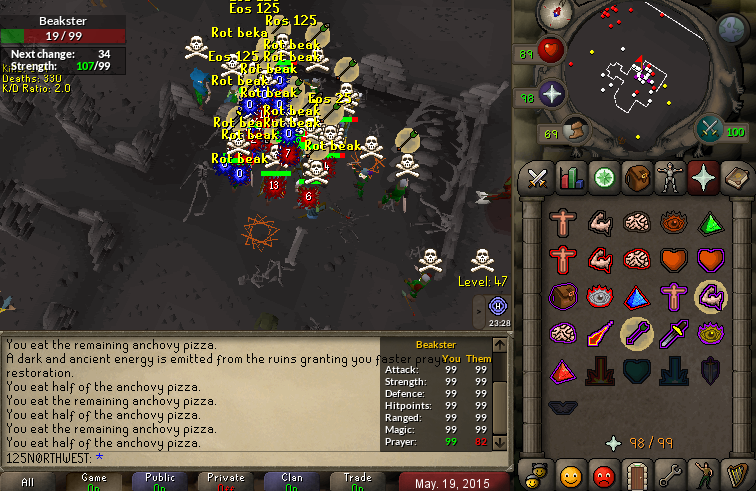Show the Inventory backpack tab
The image size is (756, 491).
pyautogui.click(x=637, y=178)
